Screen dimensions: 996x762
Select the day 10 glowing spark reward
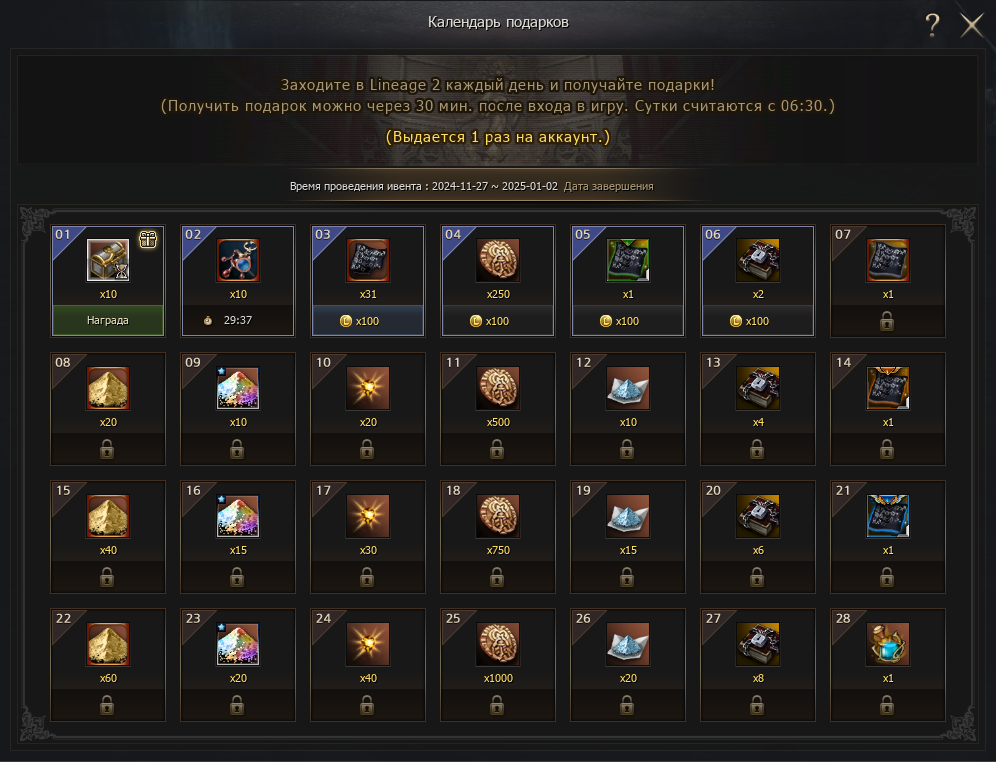[367, 388]
